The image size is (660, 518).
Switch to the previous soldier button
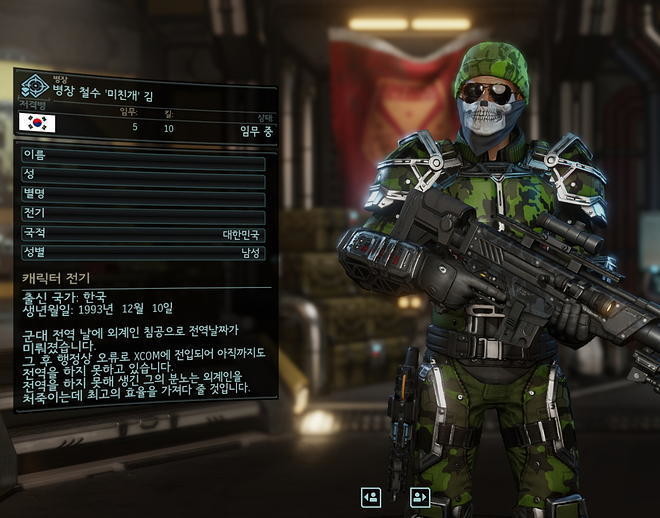click(371, 496)
